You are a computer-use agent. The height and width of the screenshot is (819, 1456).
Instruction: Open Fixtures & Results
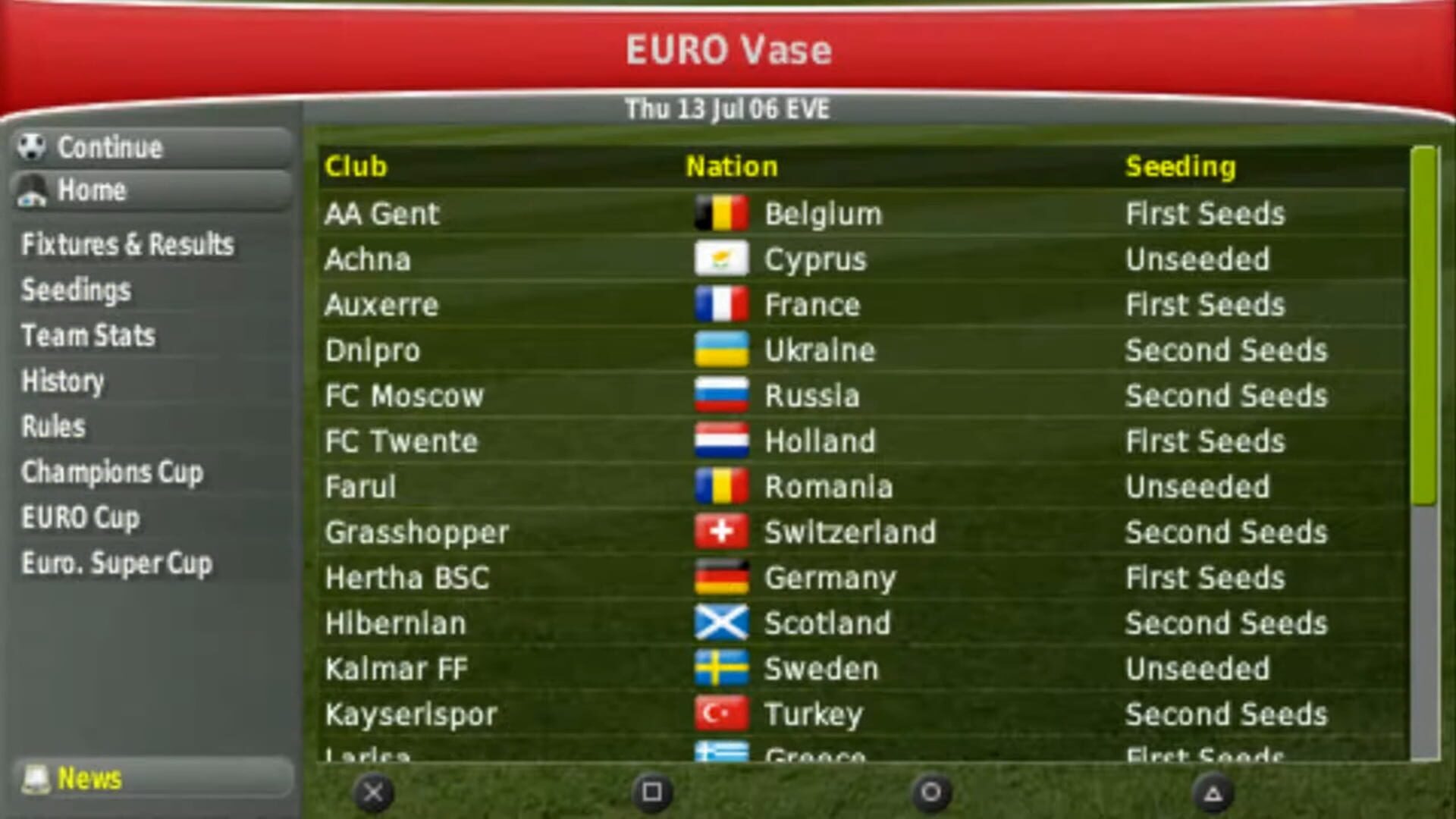pyautogui.click(x=127, y=245)
